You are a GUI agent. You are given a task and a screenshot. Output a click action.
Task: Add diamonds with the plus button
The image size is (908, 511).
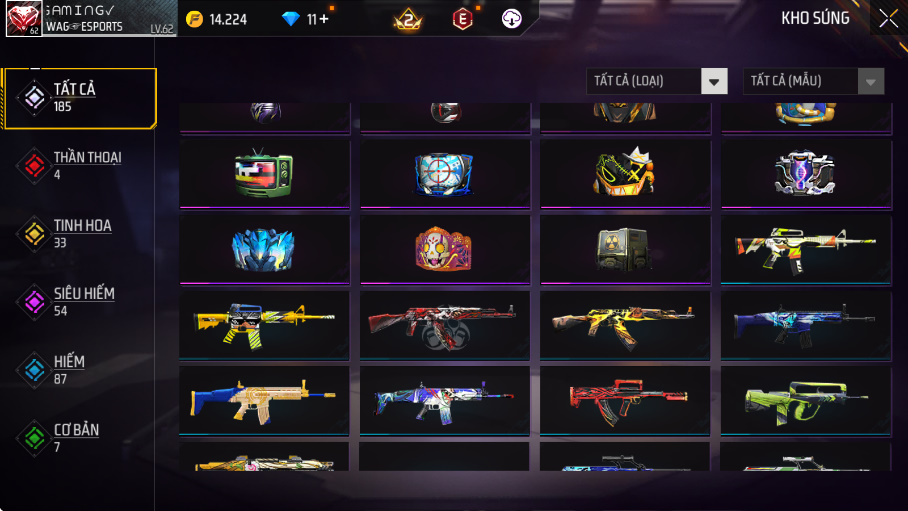pos(324,19)
